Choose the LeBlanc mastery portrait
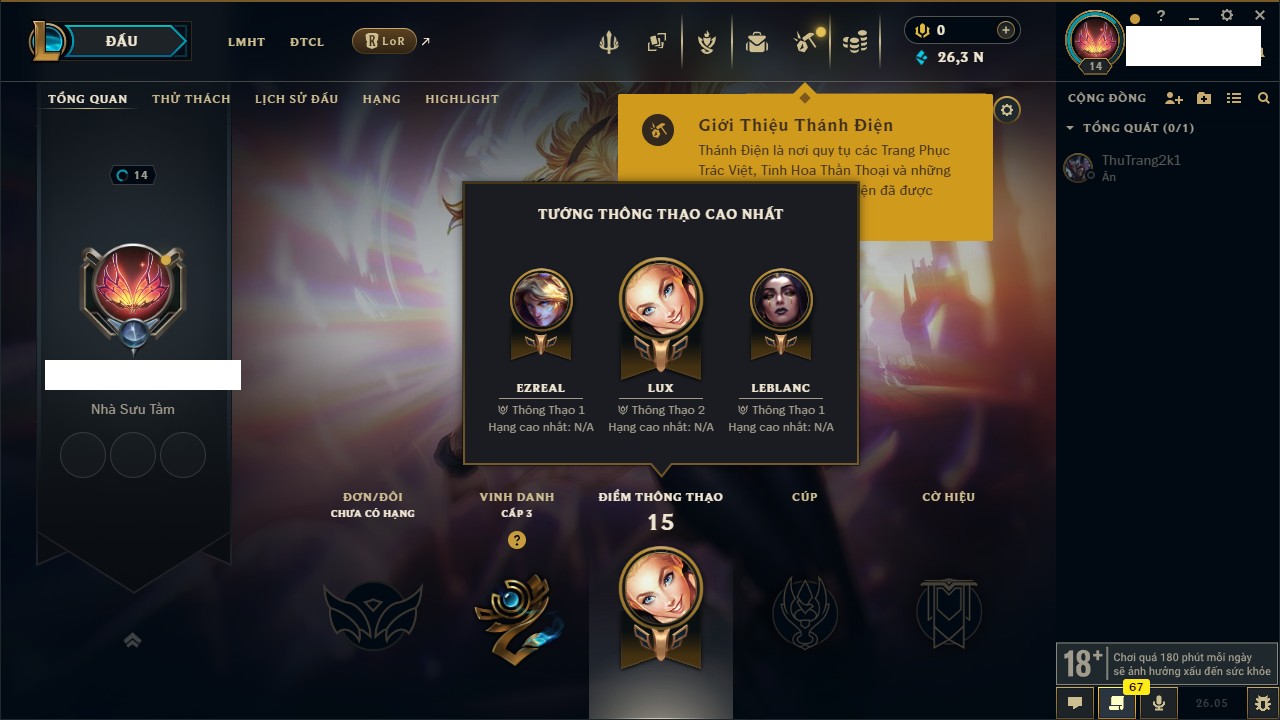 781,300
